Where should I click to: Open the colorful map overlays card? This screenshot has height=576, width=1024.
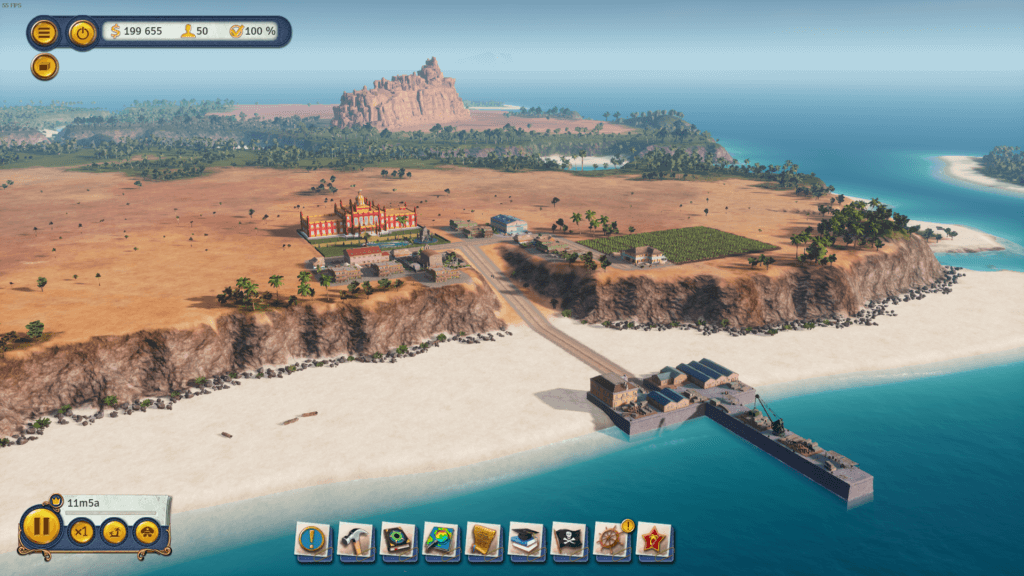441,540
